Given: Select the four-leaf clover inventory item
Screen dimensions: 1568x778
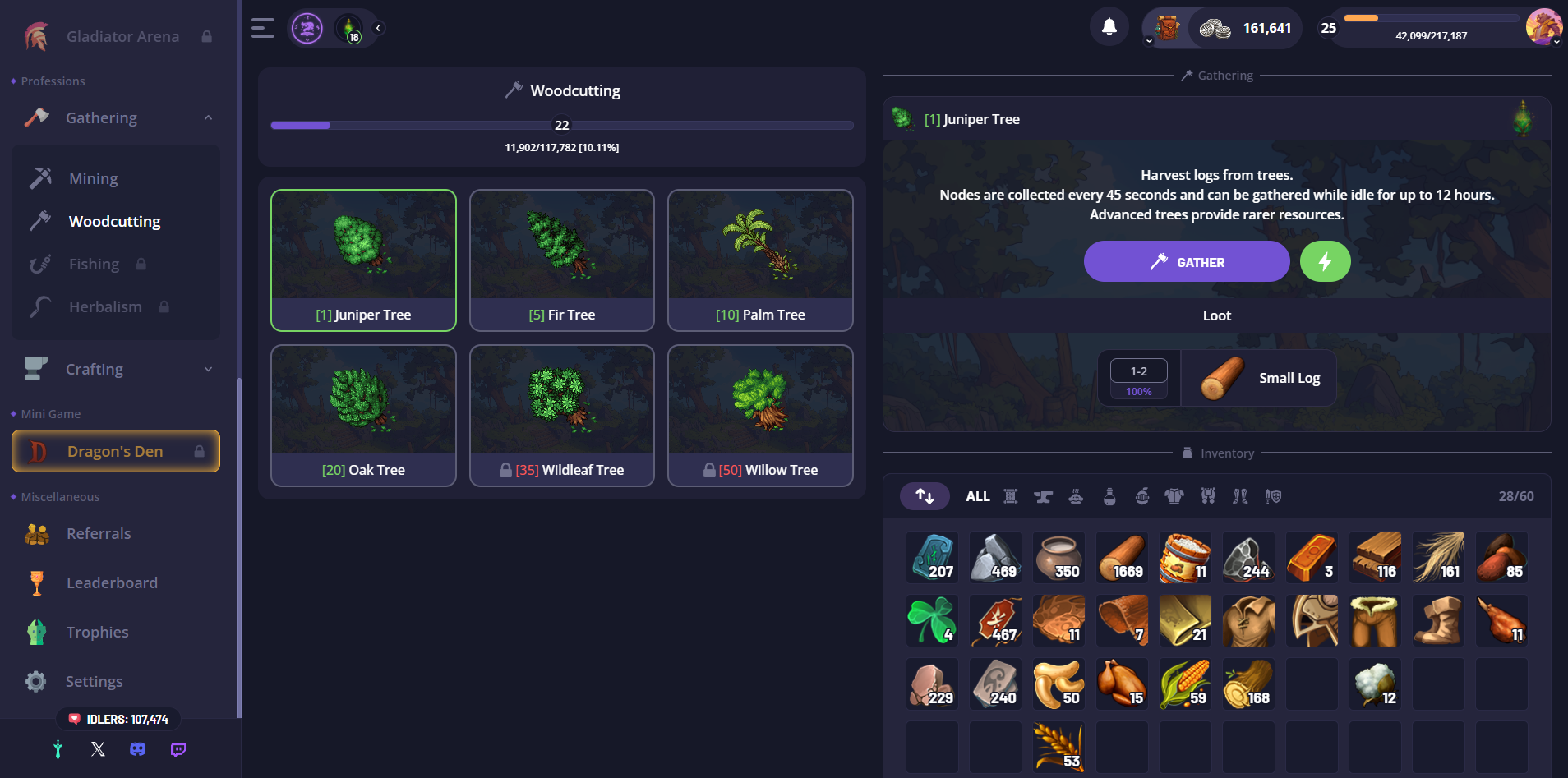Looking at the screenshot, I should 932,621.
